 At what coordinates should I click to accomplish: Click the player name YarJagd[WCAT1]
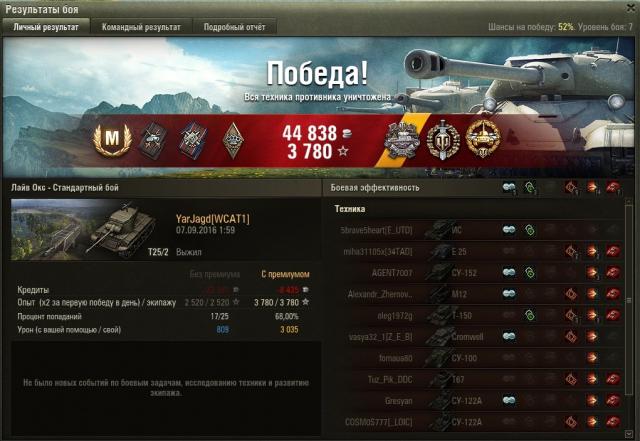point(212,217)
